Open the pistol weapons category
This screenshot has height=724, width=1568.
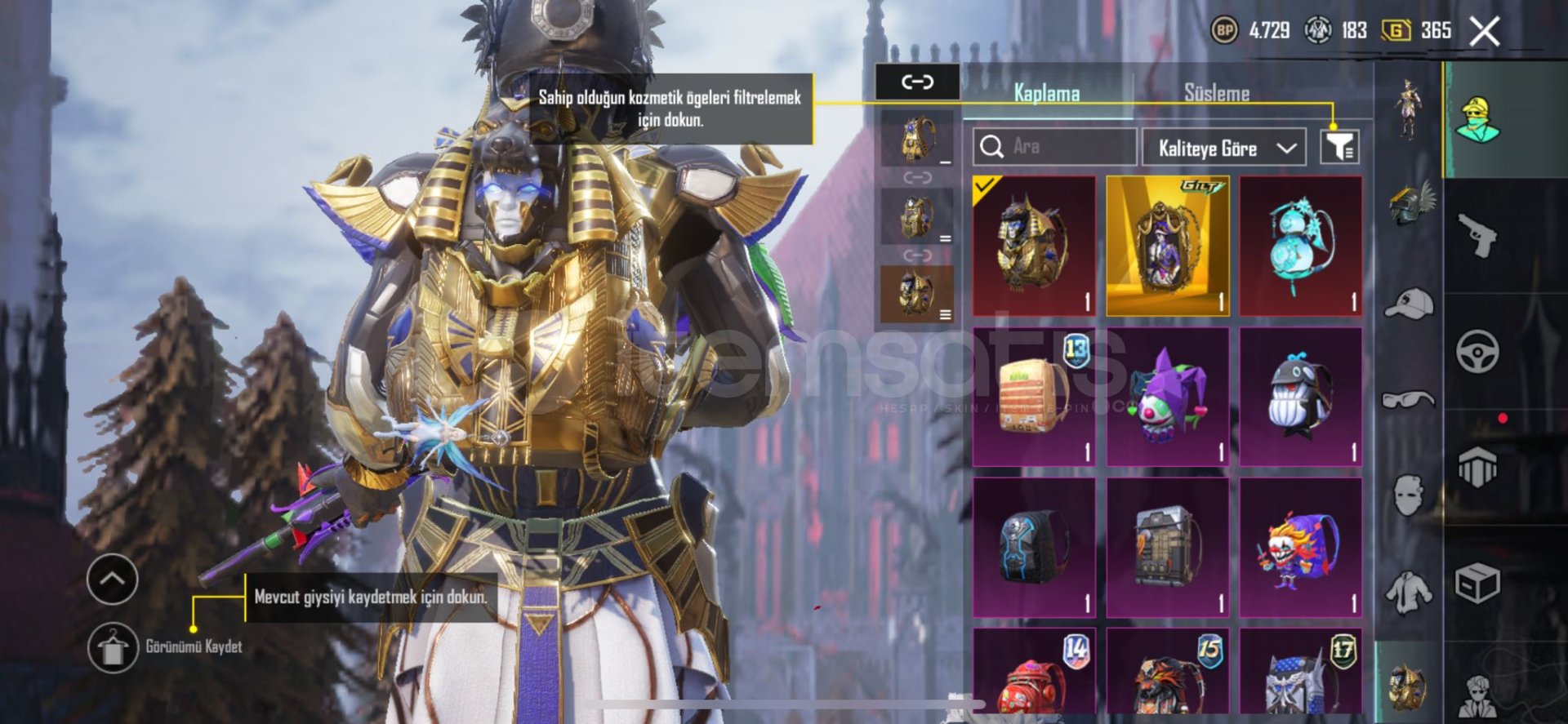pyautogui.click(x=1477, y=236)
